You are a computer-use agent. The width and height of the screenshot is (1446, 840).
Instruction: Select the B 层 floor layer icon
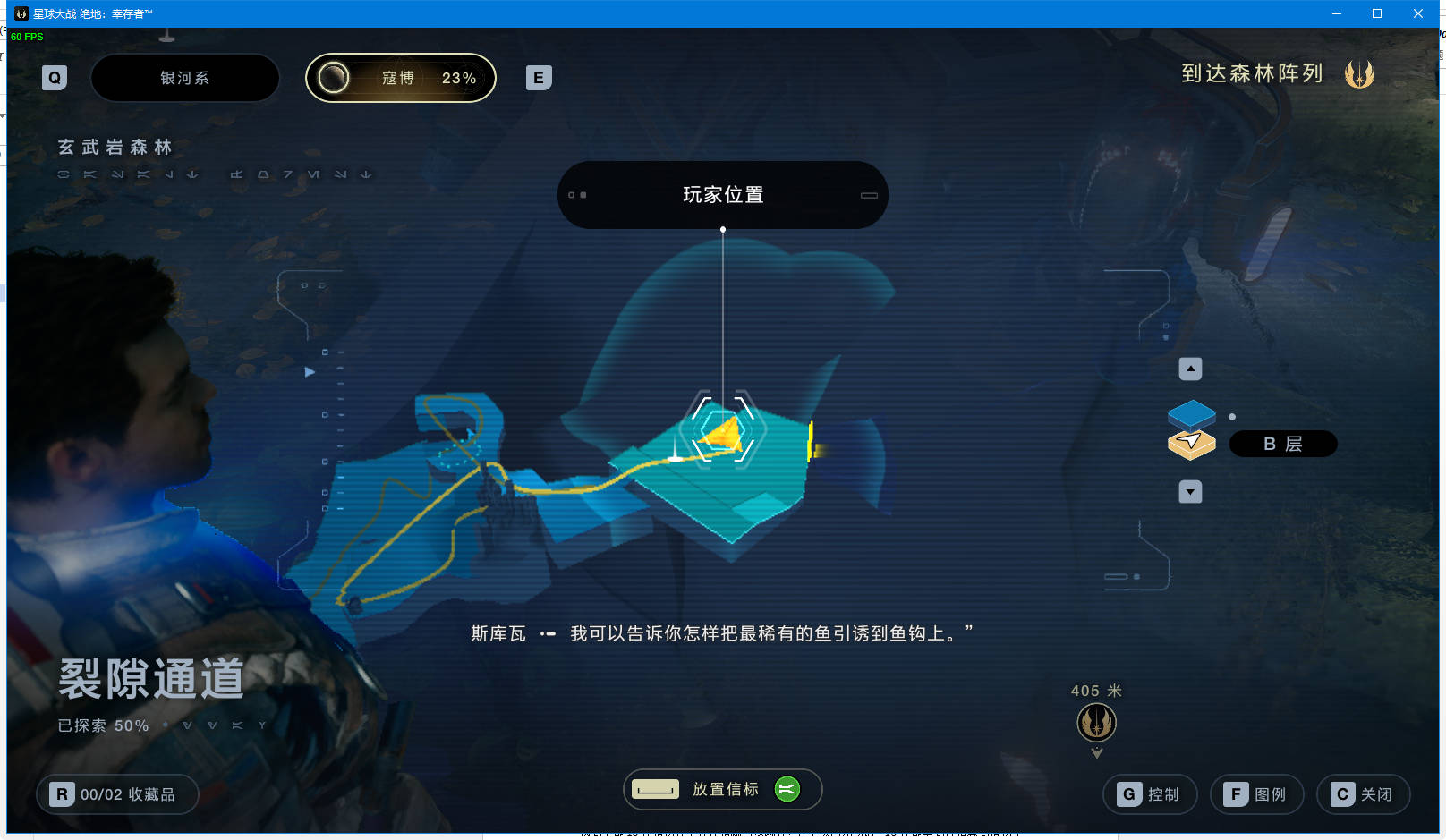tap(1191, 444)
